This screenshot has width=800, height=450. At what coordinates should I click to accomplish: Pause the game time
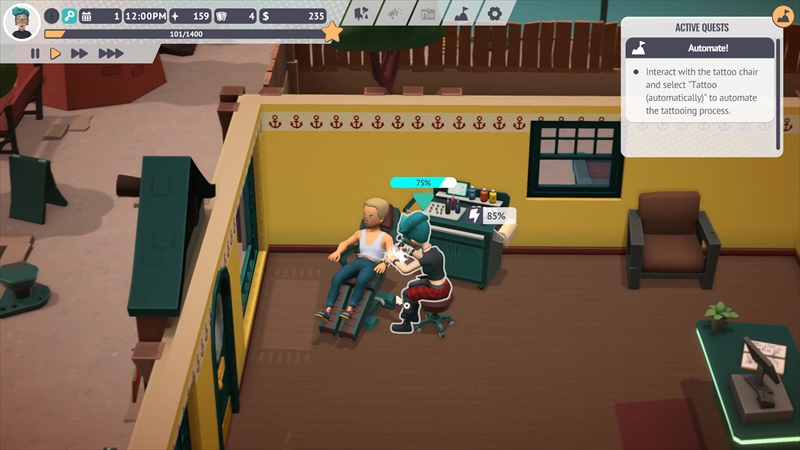tap(35, 53)
